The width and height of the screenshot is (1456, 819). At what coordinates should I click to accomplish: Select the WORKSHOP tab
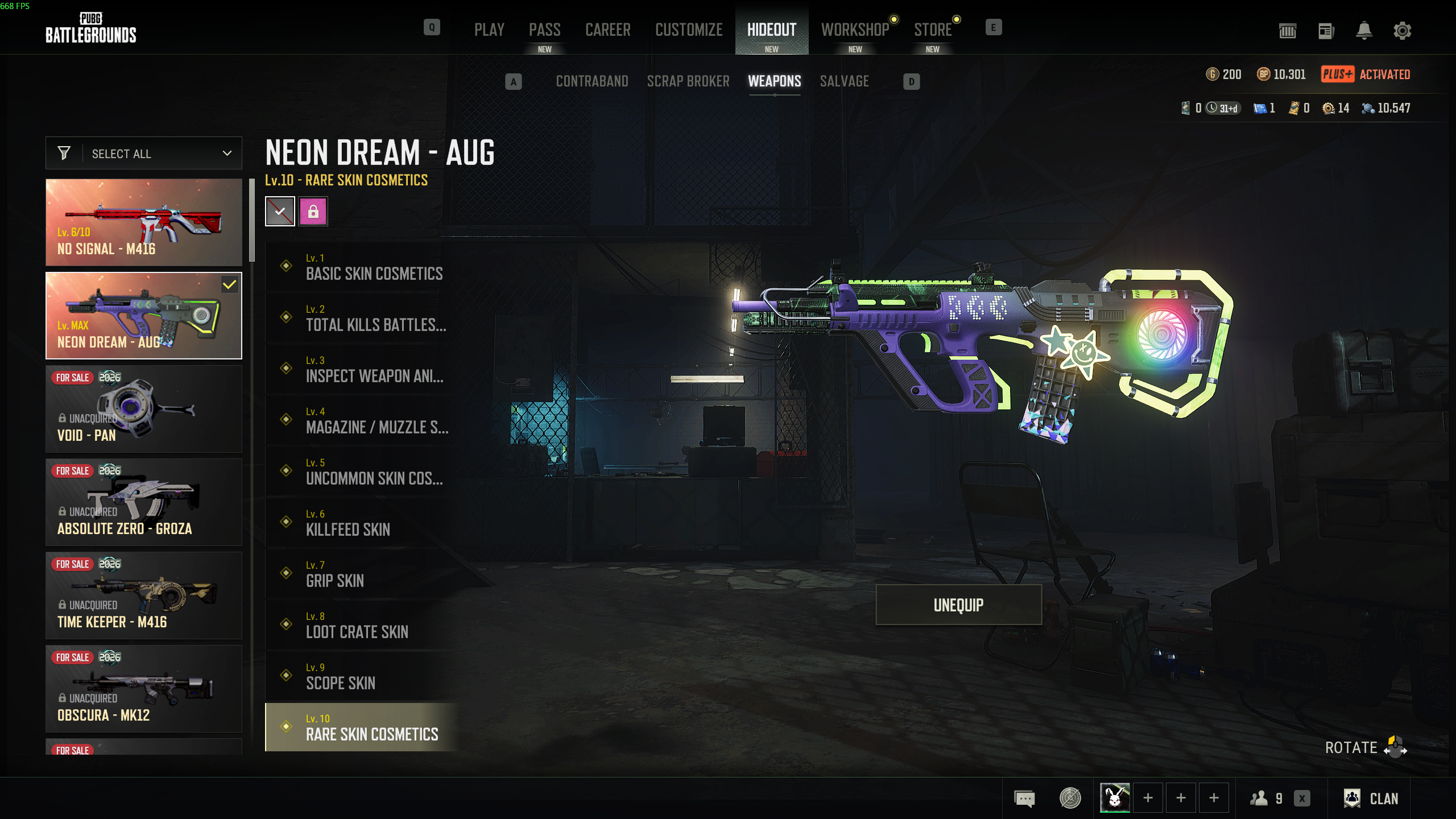pos(854,30)
